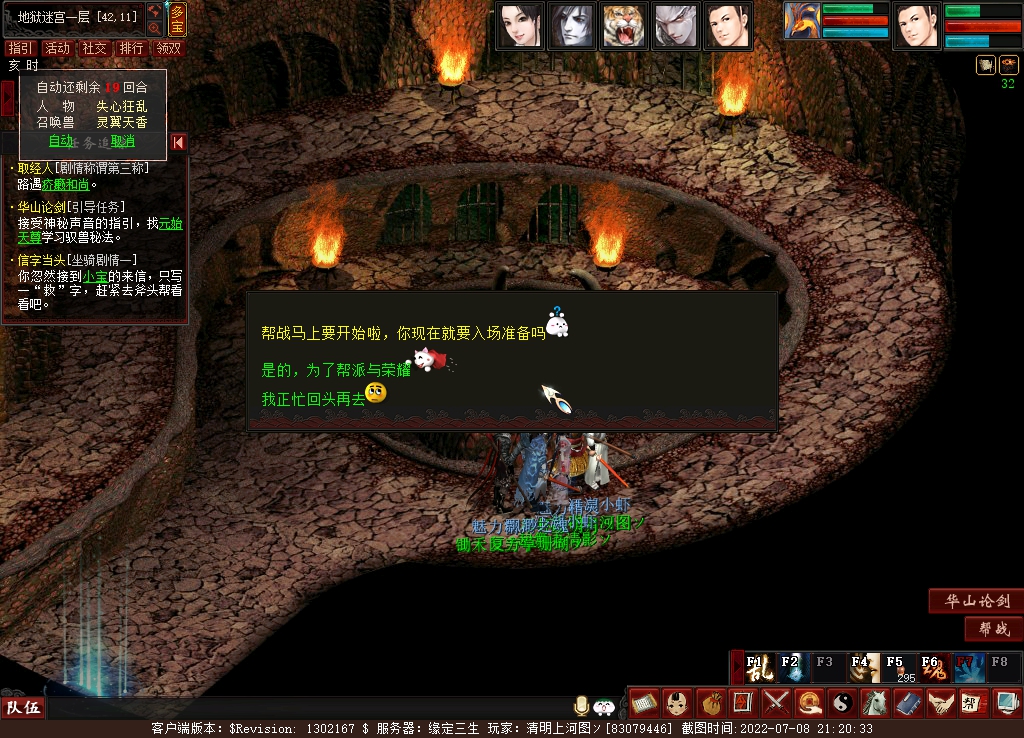Activate the F1 乱 skill slot
Viewport: 1024px width, 738px height.
(x=760, y=667)
